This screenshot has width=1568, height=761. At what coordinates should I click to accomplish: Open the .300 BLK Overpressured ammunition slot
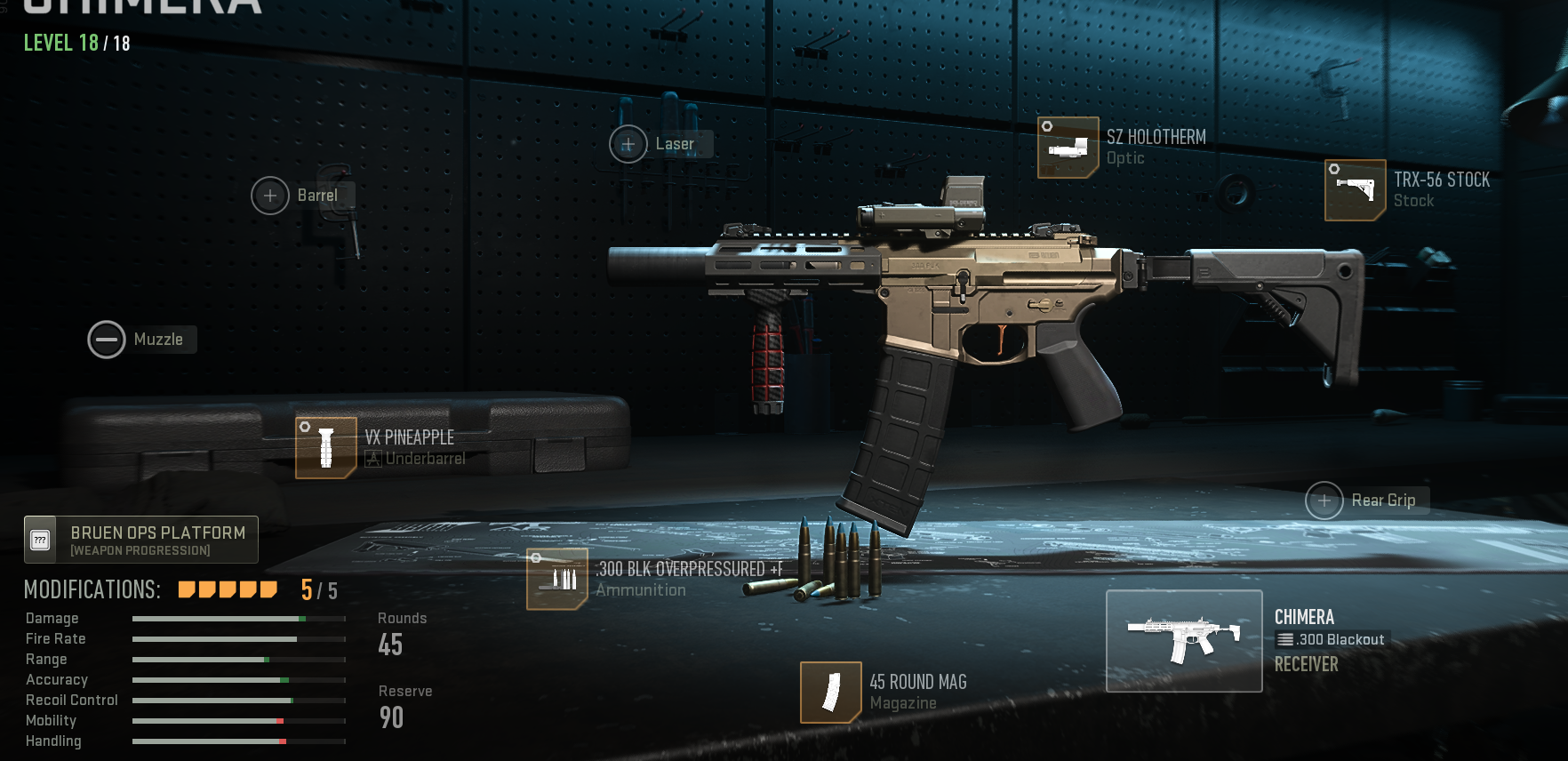557,580
